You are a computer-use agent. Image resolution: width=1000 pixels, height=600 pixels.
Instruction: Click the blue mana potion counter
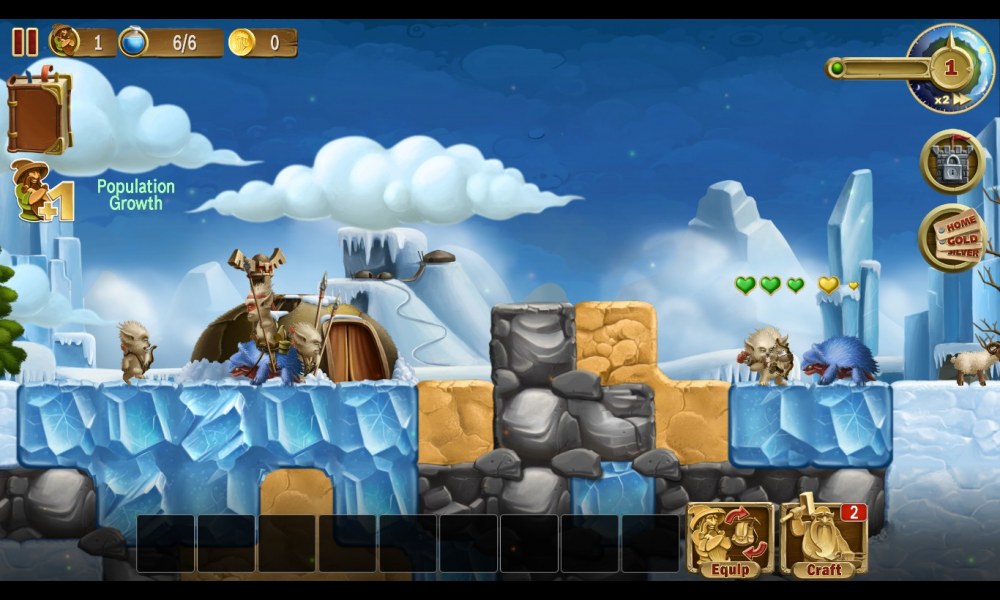(170, 42)
